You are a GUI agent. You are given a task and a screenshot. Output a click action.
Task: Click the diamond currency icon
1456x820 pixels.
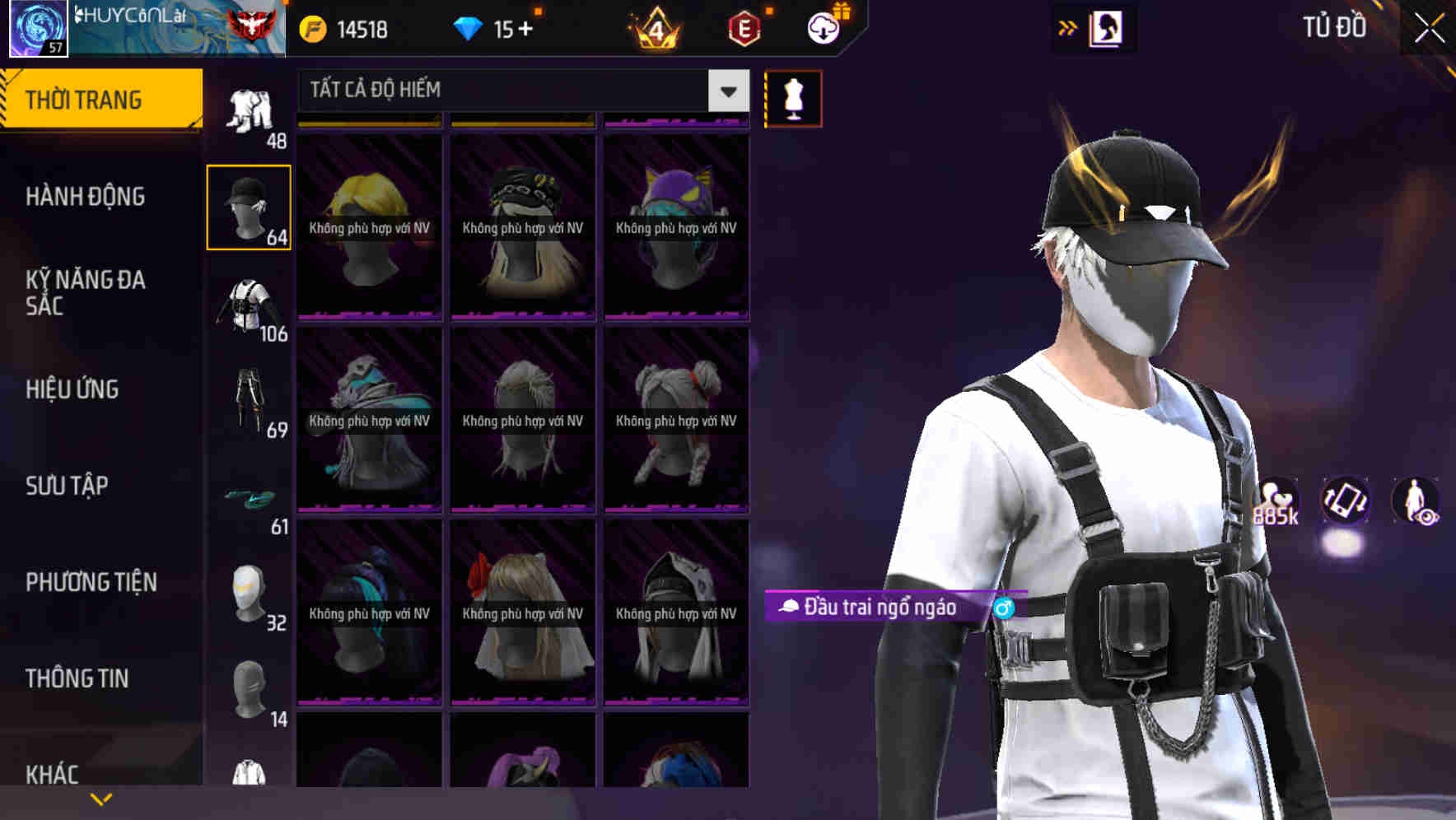(x=469, y=27)
